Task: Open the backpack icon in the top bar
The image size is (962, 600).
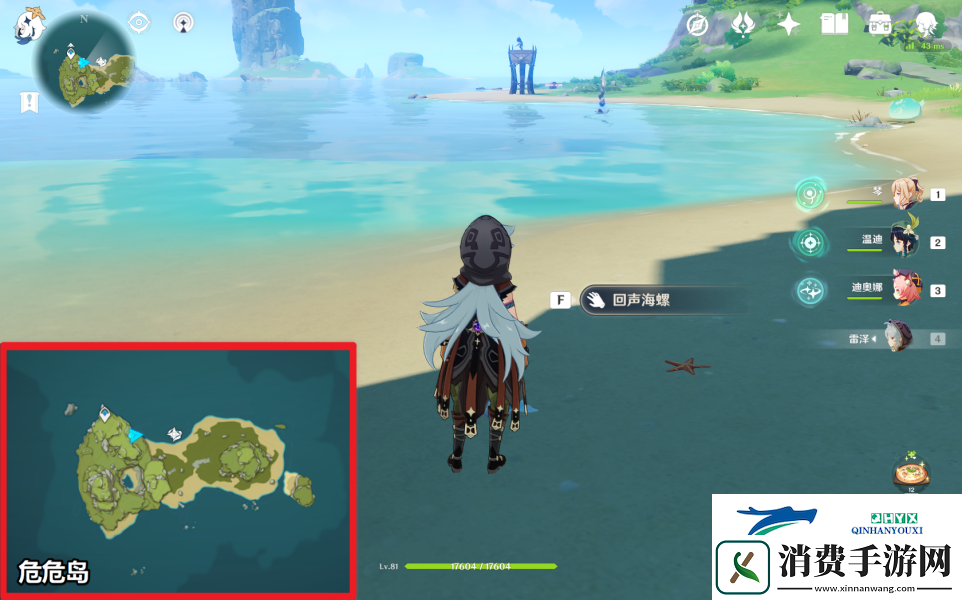Action: (880, 25)
